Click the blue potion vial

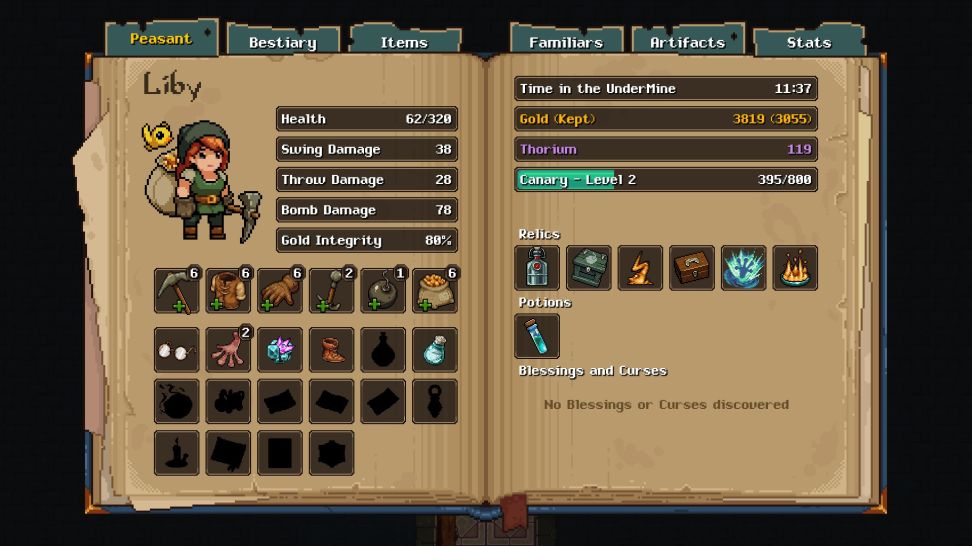(537, 336)
